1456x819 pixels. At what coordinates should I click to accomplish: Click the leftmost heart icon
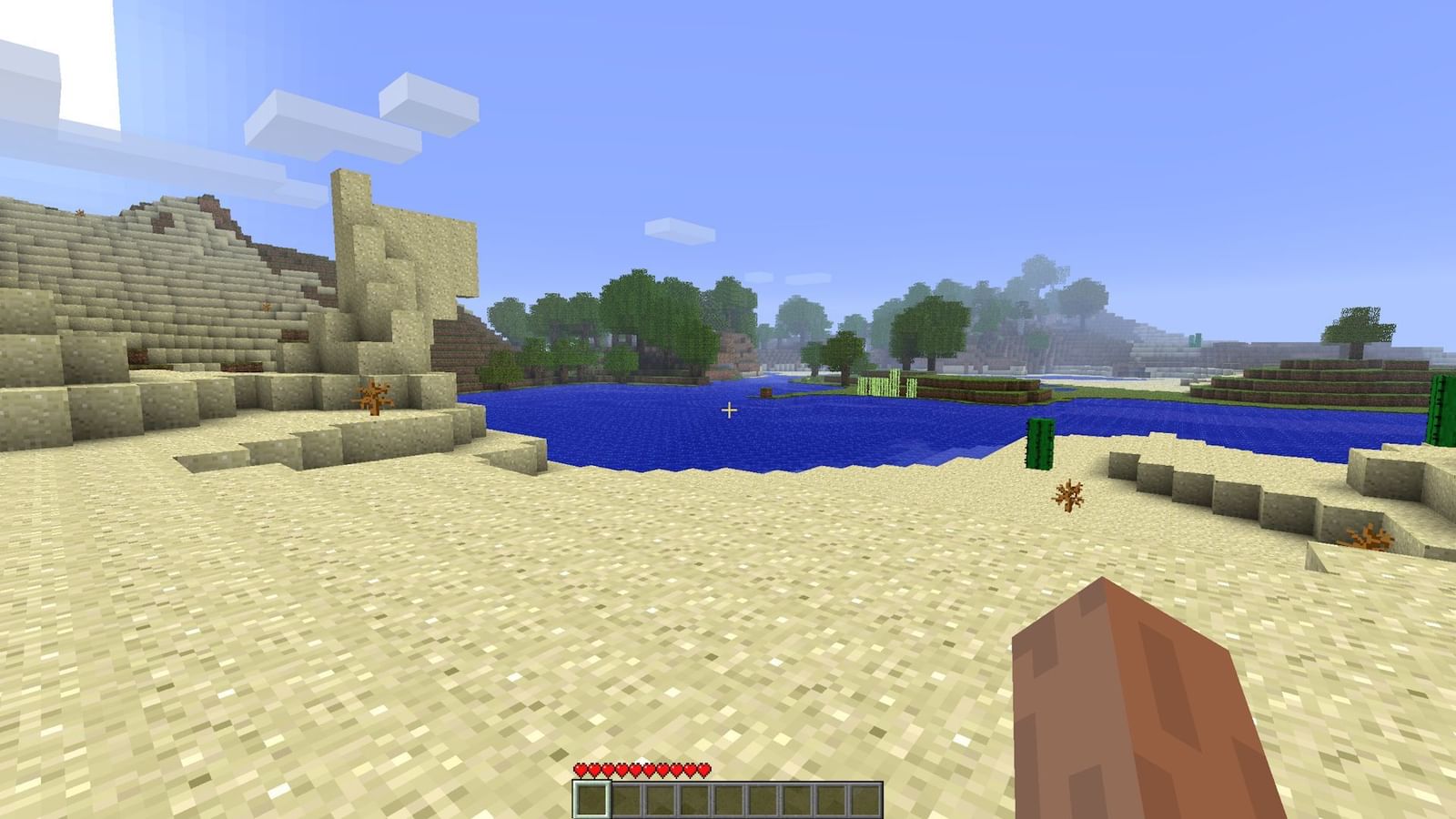pyautogui.click(x=580, y=769)
